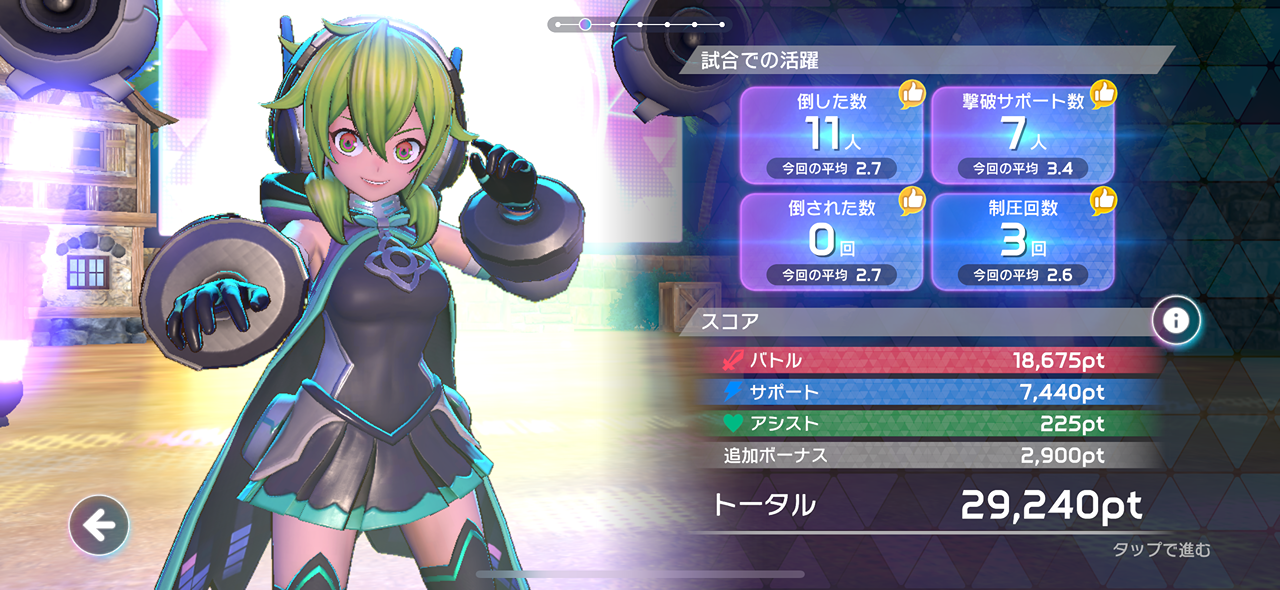Open the score info button
Screen dimensions: 1280x590
coord(1175,321)
